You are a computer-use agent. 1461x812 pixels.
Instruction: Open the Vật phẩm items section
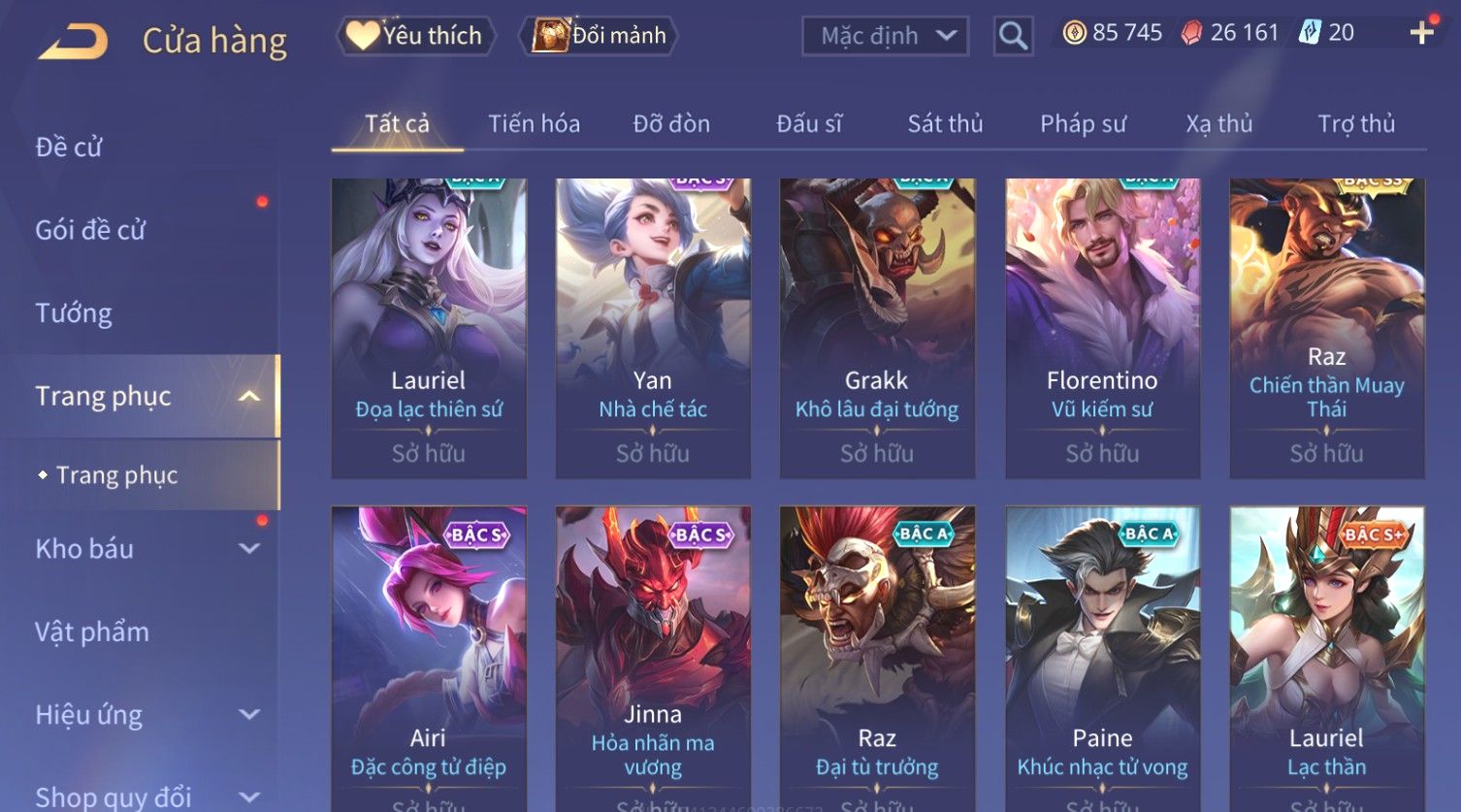(x=92, y=633)
